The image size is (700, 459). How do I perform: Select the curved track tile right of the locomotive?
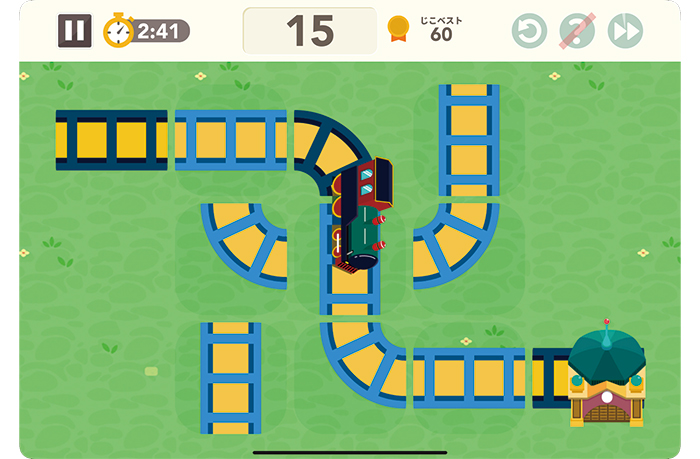pos(459,243)
